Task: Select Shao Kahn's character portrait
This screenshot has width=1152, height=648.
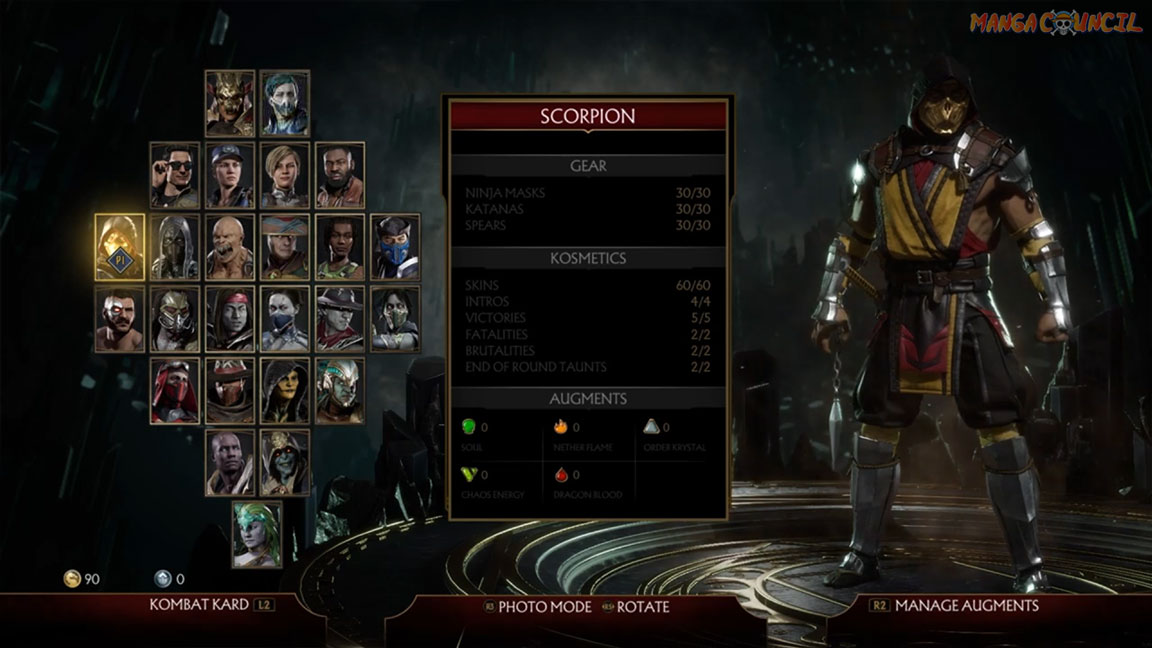Action: pyautogui.click(x=230, y=103)
